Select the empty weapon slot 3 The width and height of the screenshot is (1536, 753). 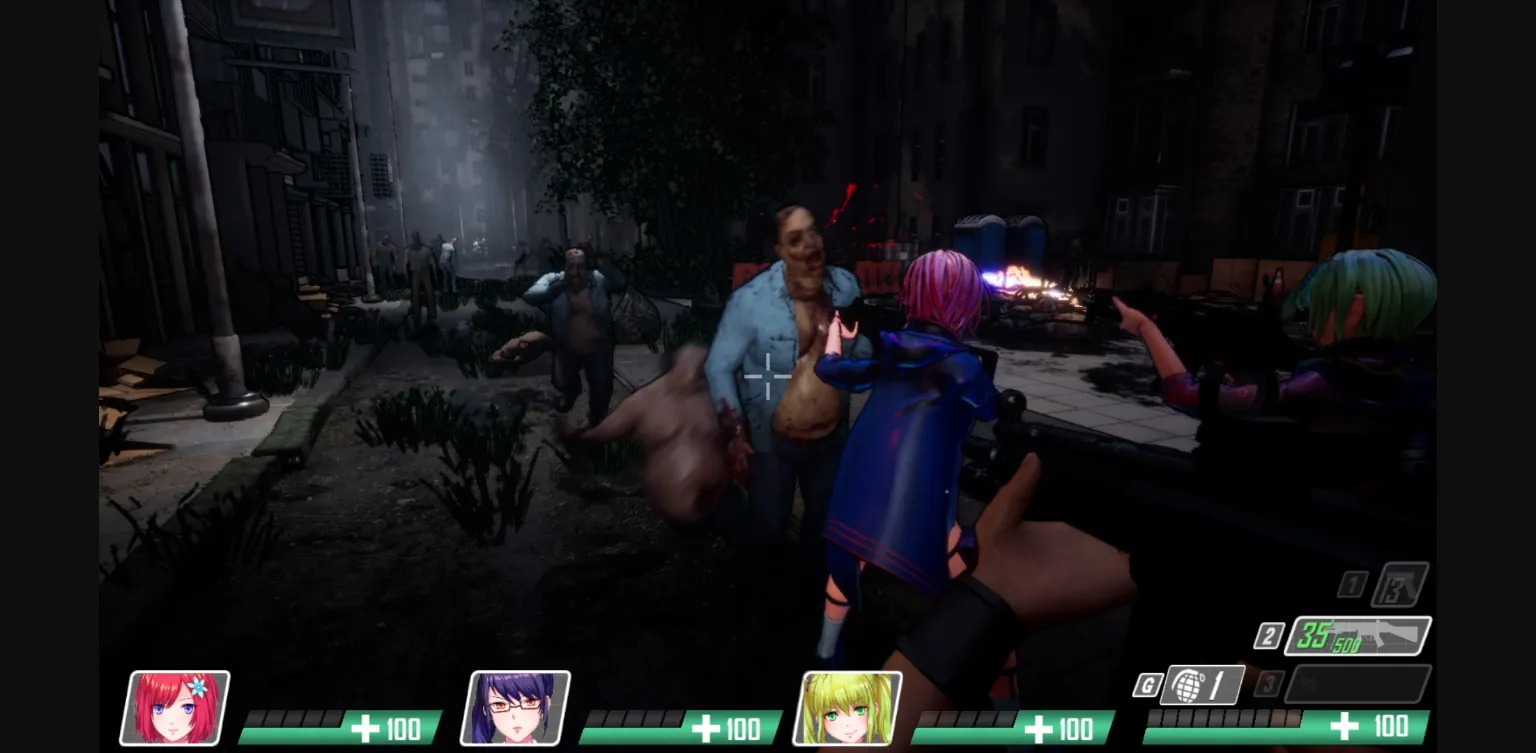coord(1359,683)
